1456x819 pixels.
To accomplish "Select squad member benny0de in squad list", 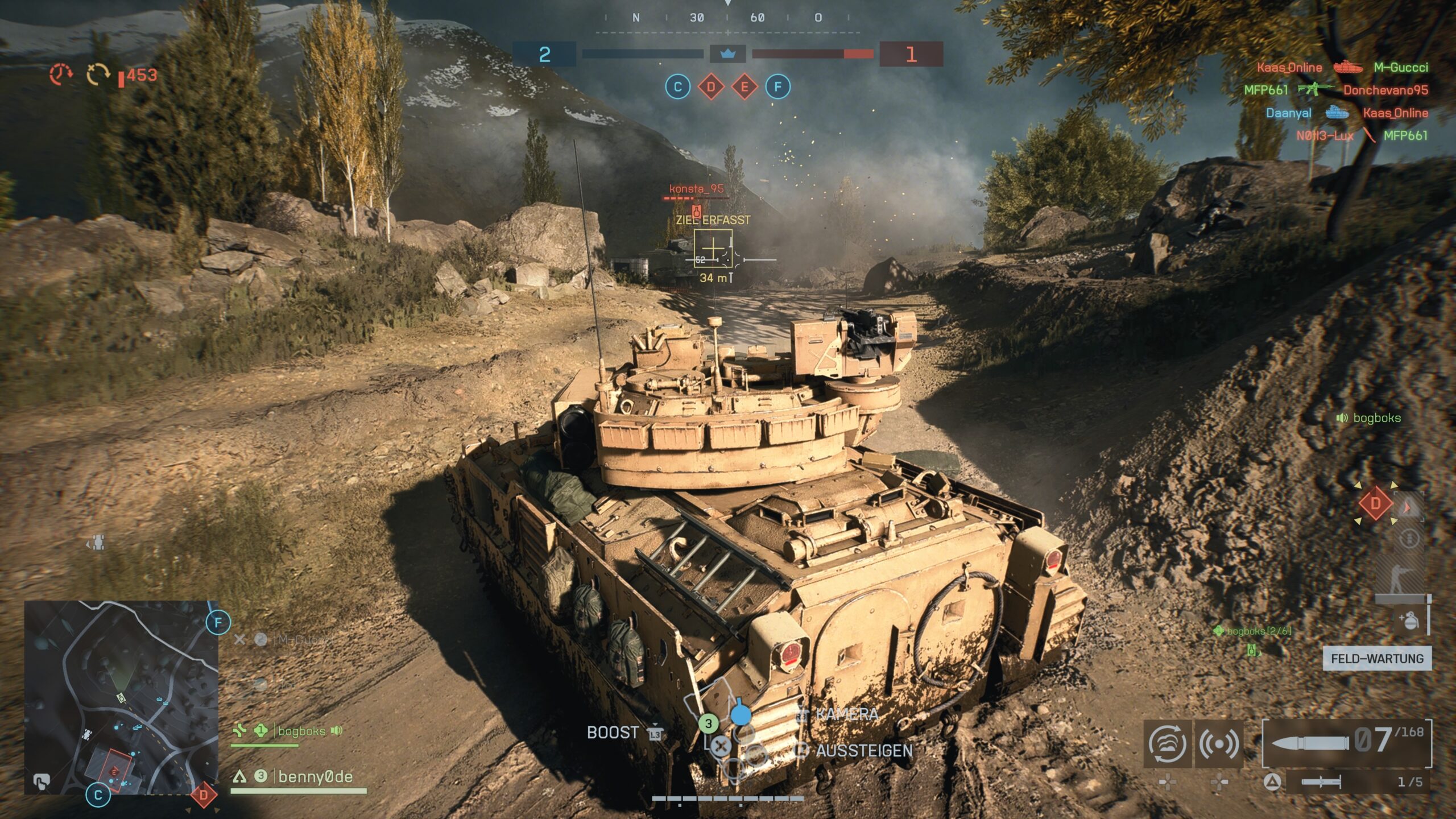I will [315, 777].
